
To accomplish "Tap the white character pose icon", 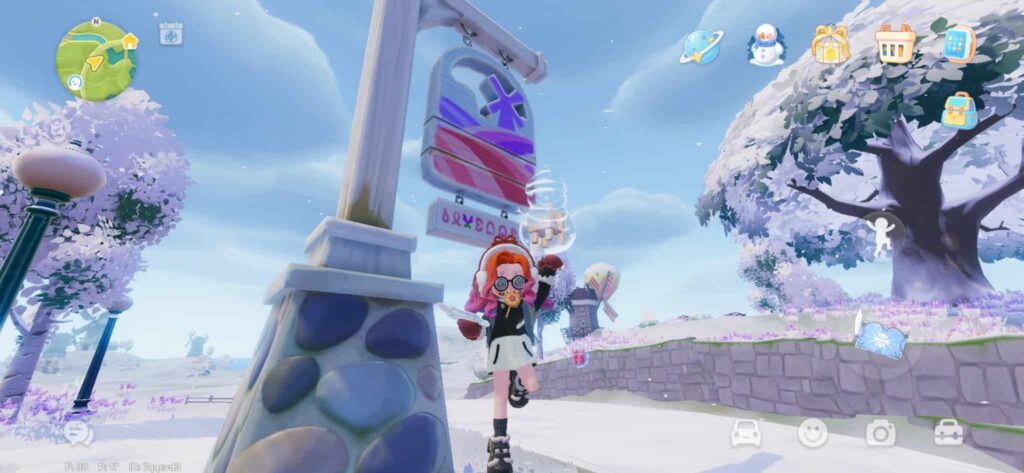I will pos(882,234).
